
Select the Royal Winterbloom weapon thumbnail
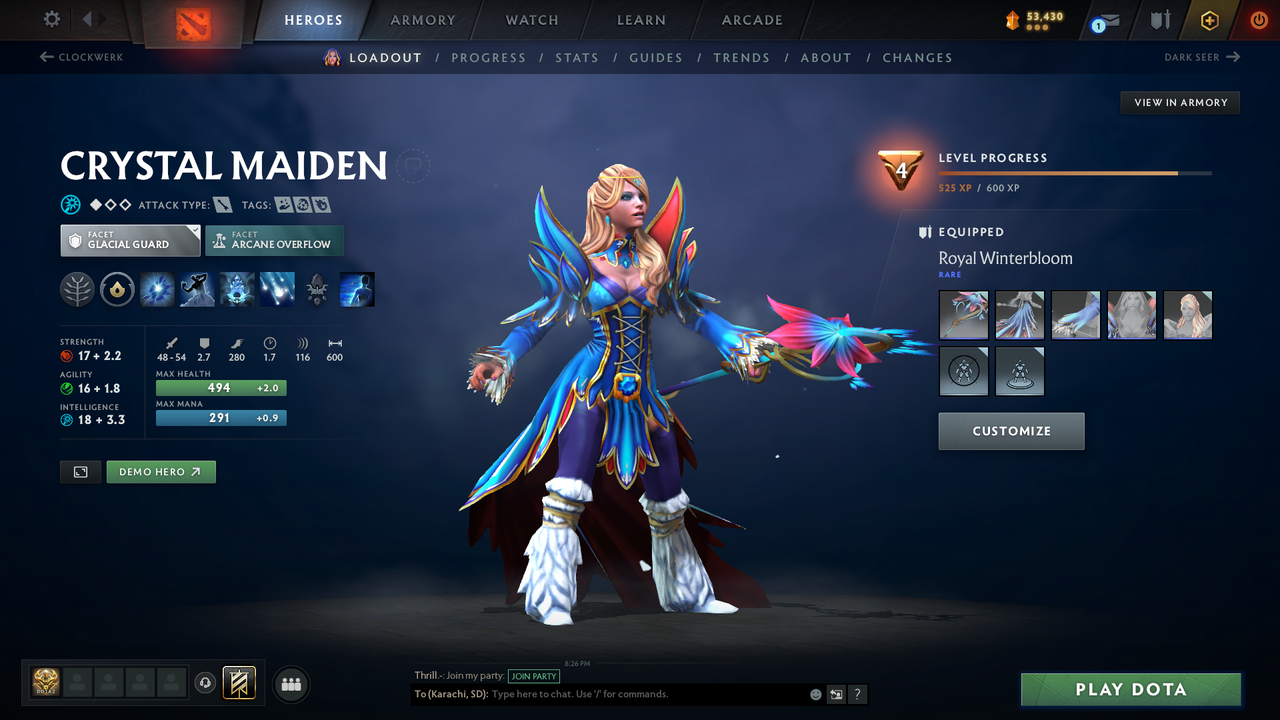click(963, 315)
